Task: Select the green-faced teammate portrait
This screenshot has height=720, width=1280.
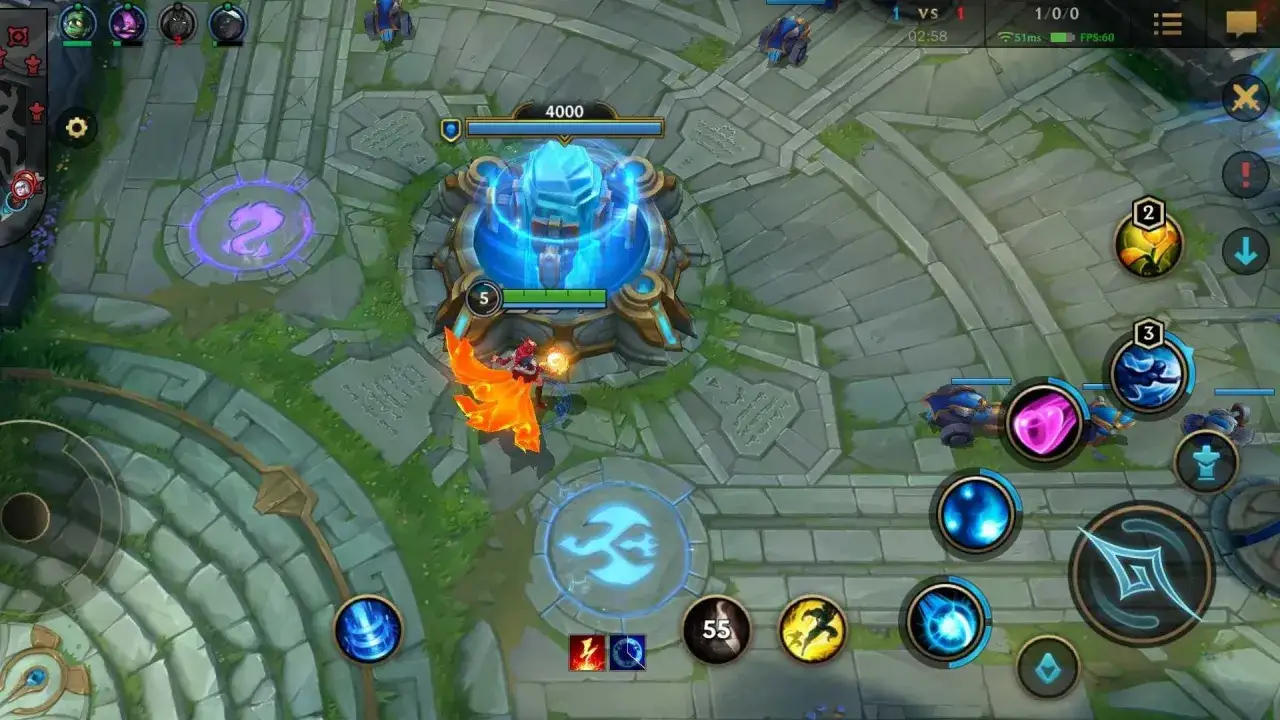Action: click(77, 21)
